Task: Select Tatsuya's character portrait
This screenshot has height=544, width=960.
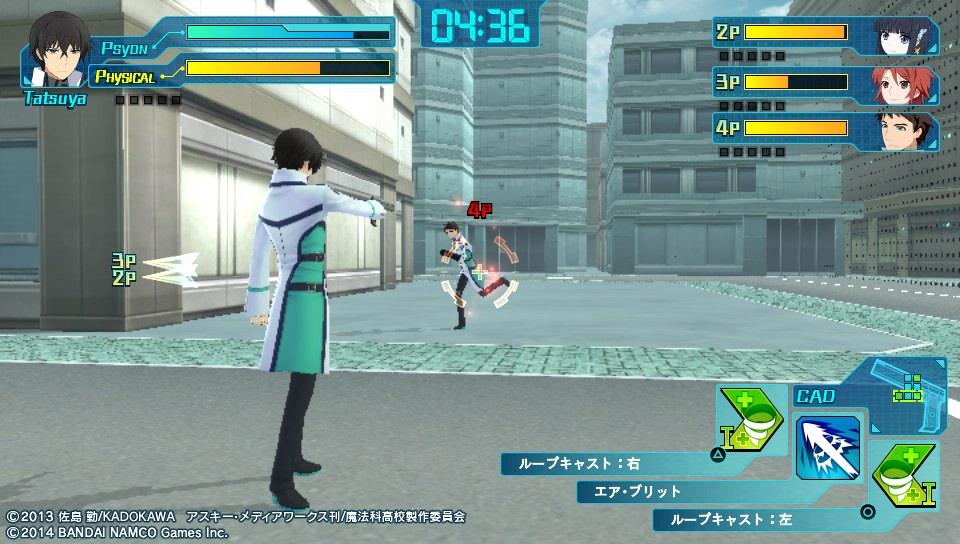Action: pyautogui.click(x=55, y=52)
